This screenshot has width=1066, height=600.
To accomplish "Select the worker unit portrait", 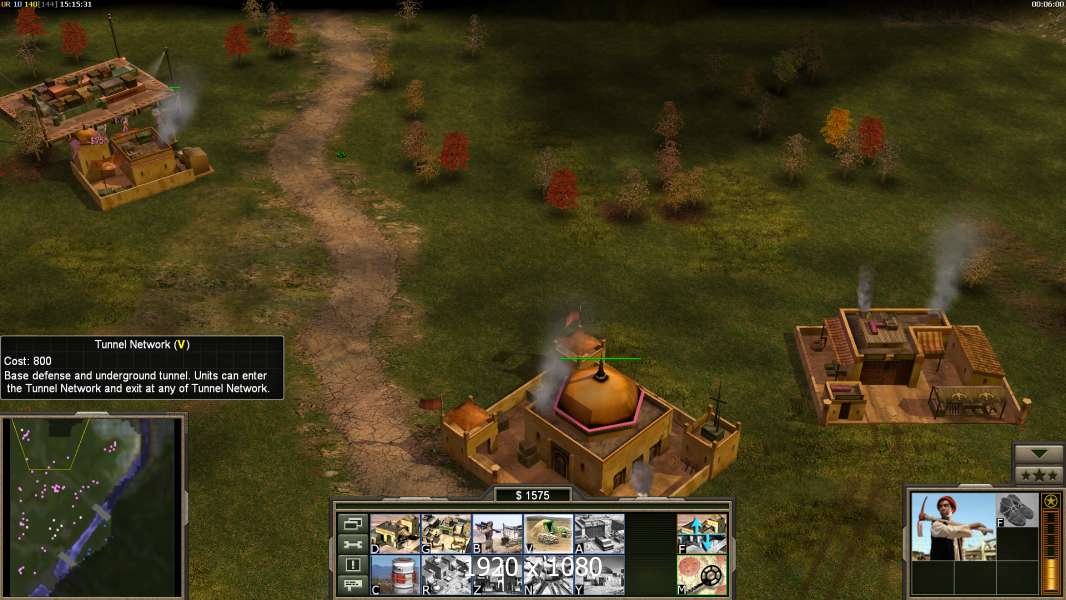I will (x=952, y=526).
